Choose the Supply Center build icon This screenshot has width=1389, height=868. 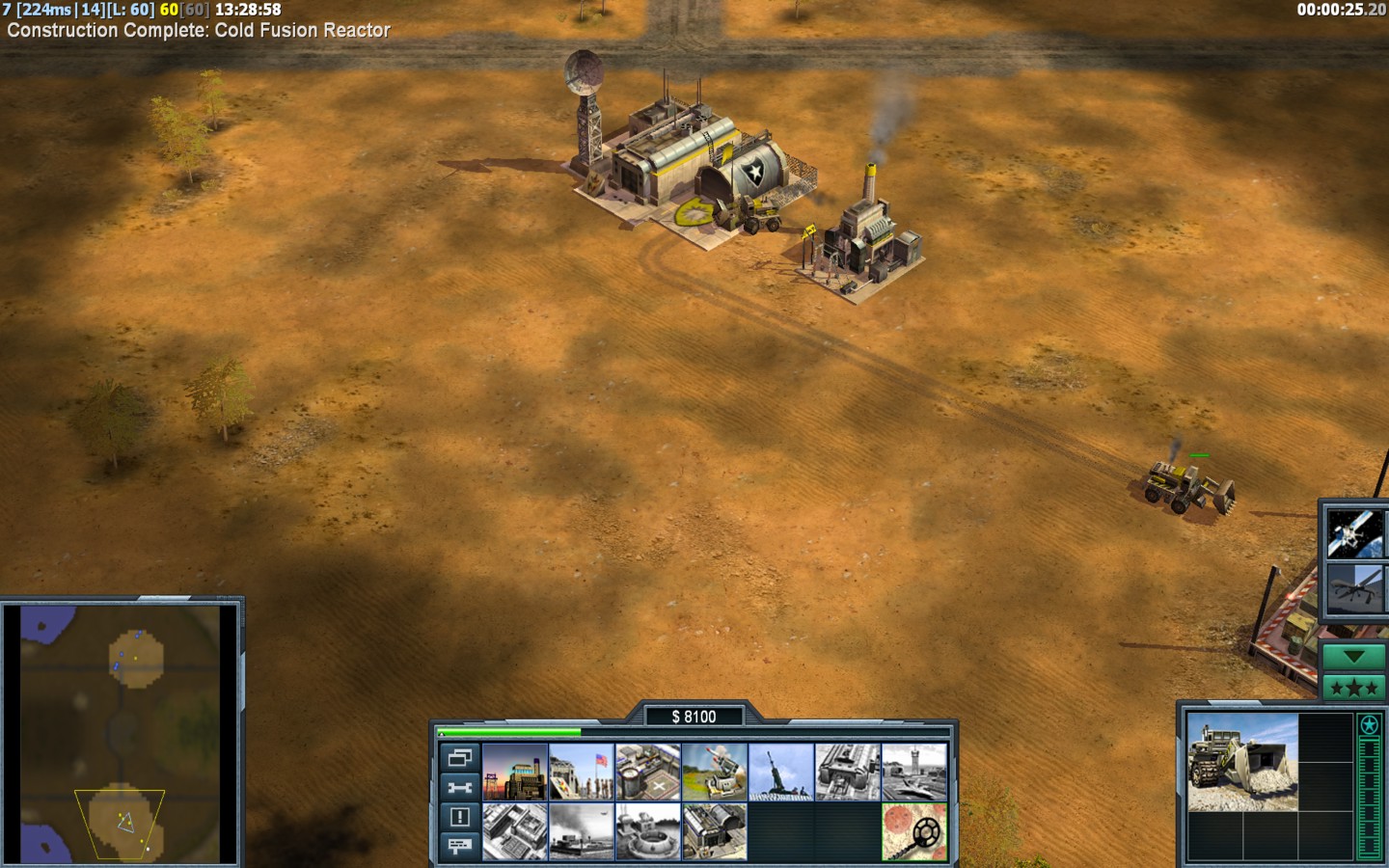coord(648,772)
